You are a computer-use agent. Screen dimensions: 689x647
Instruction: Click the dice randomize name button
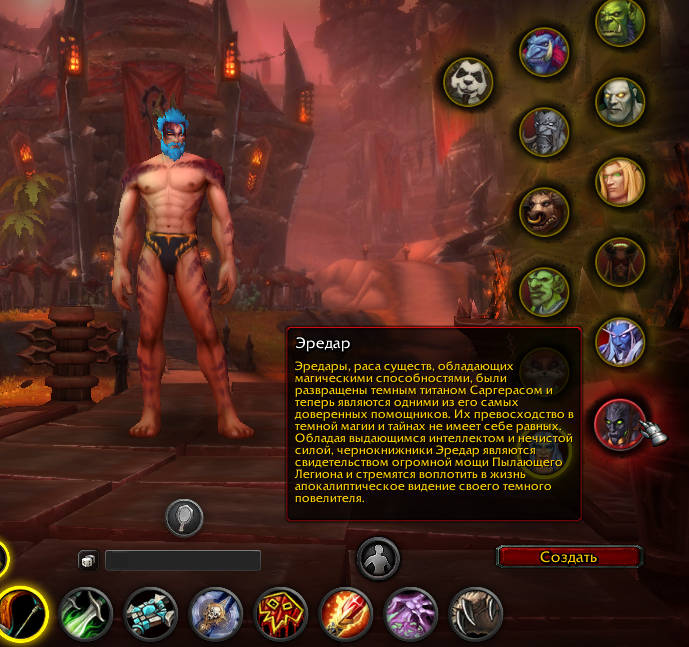coord(89,561)
